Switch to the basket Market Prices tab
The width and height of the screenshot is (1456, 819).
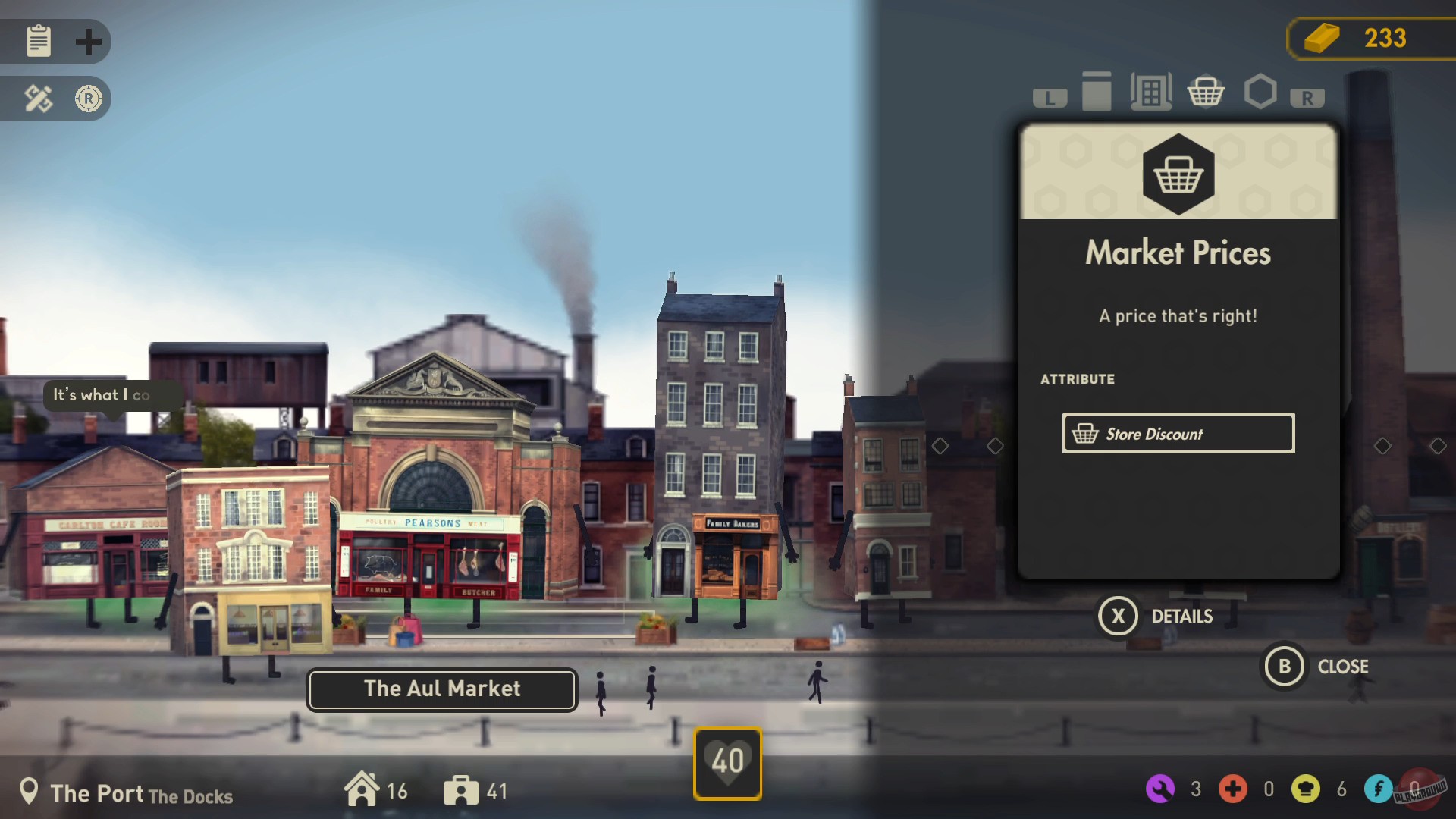1206,92
